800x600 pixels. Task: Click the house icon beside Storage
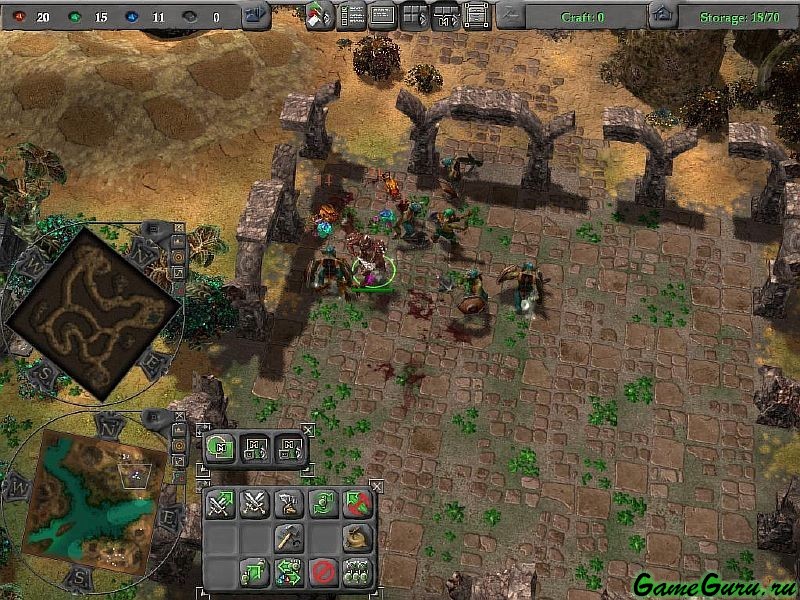(661, 15)
